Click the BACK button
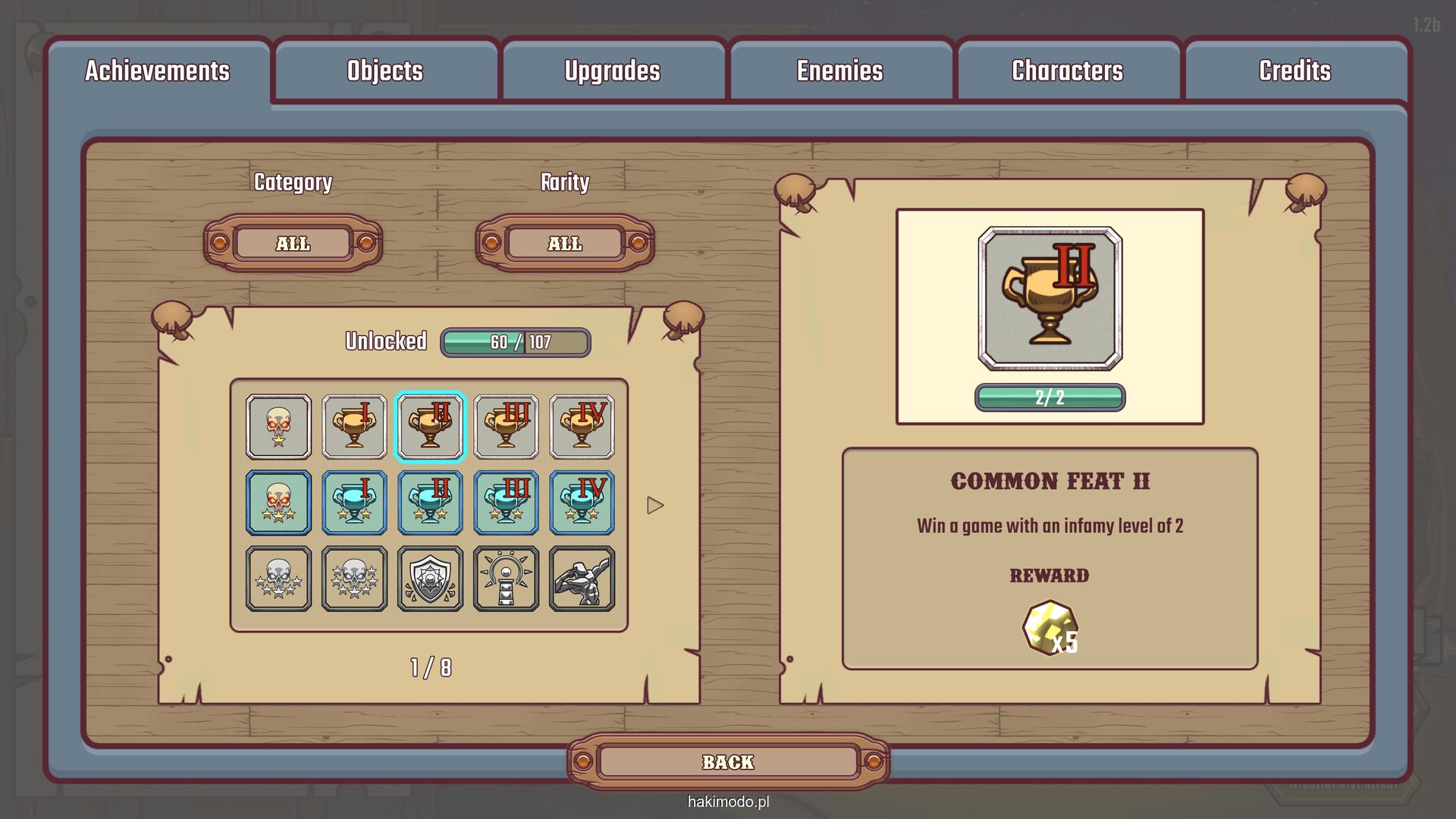The image size is (1456, 819). 728,762
